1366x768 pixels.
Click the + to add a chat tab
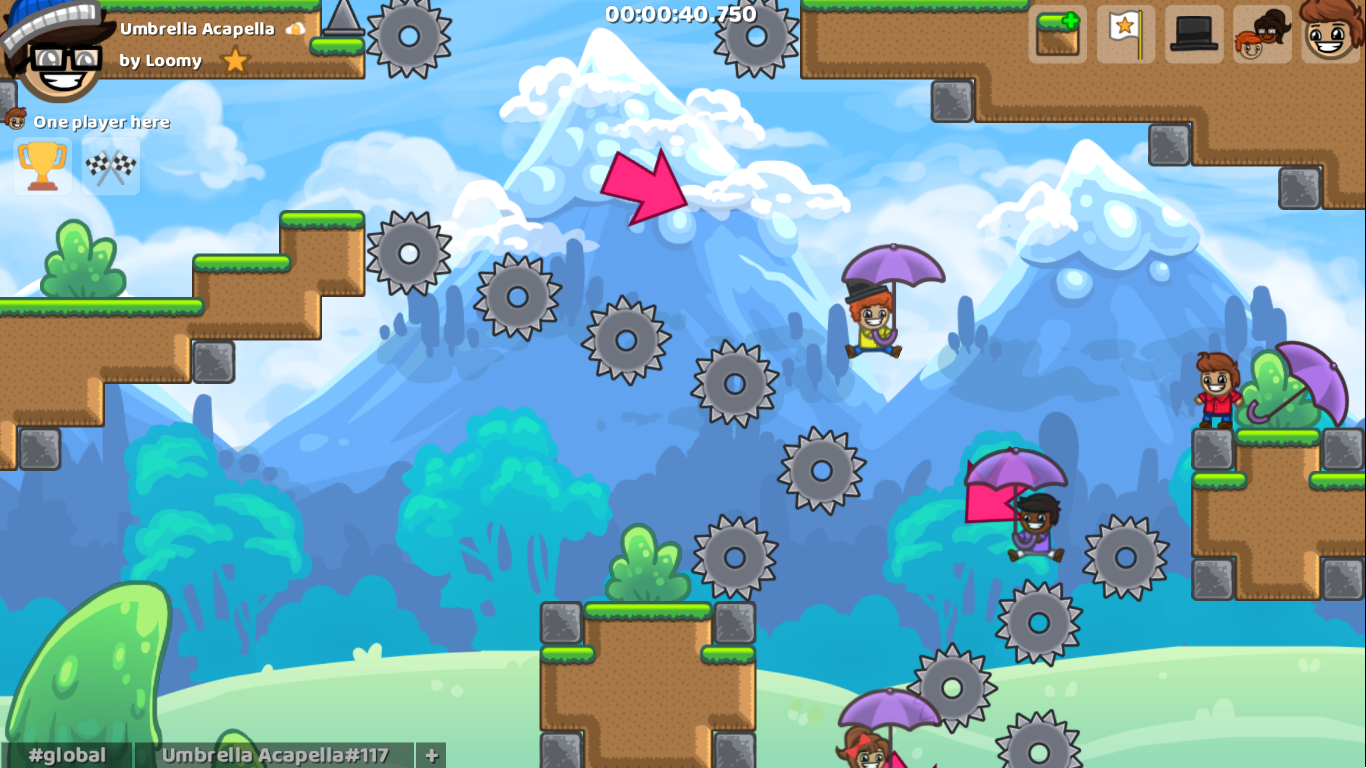[431, 756]
